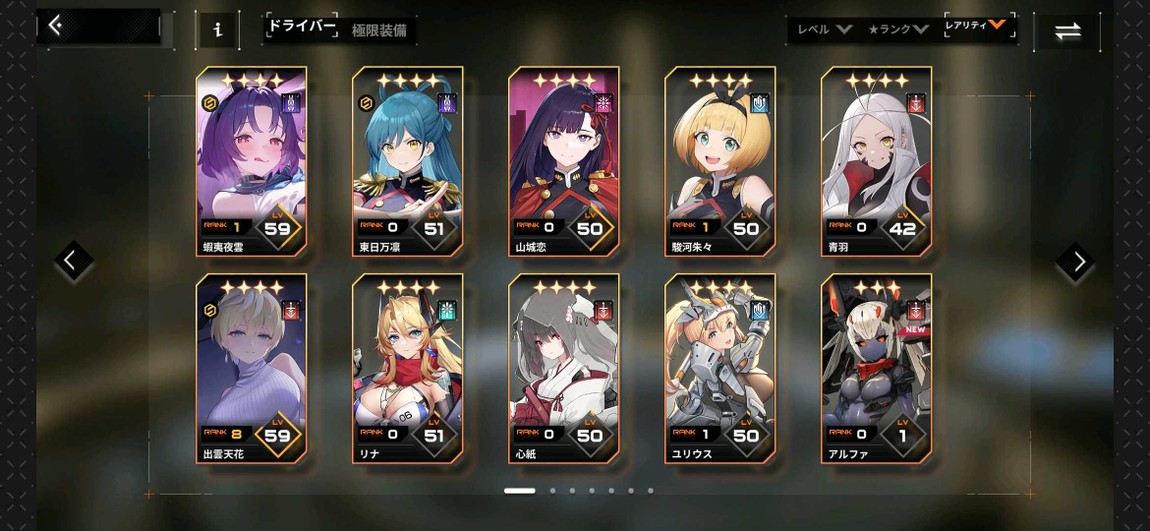
Task: Select the new アルファ driver card
Action: [x=876, y=367]
